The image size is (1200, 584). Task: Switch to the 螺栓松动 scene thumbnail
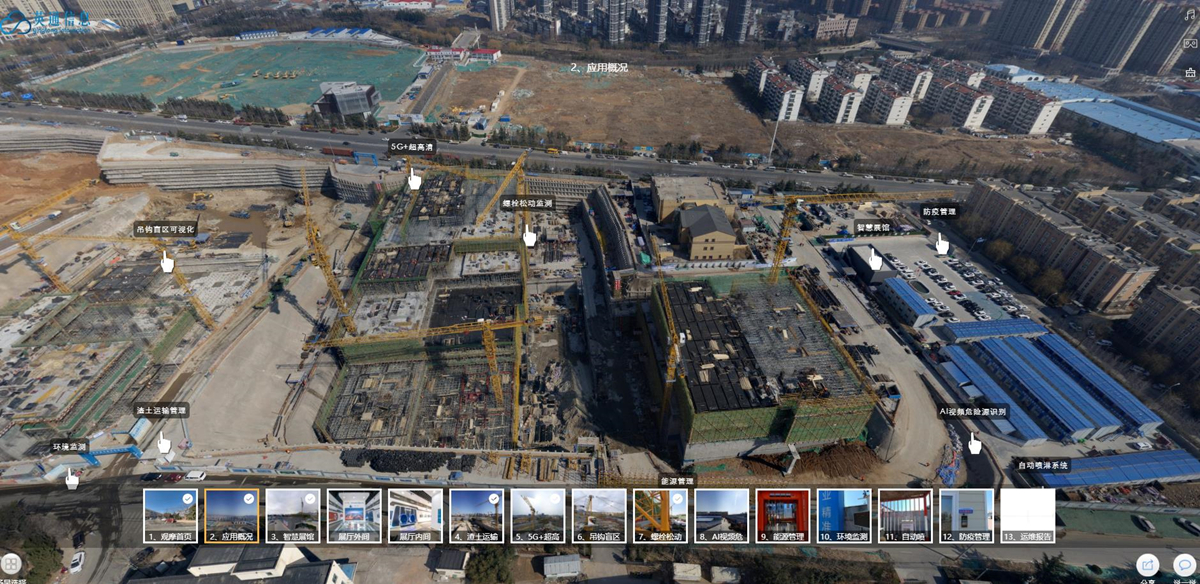point(660,514)
